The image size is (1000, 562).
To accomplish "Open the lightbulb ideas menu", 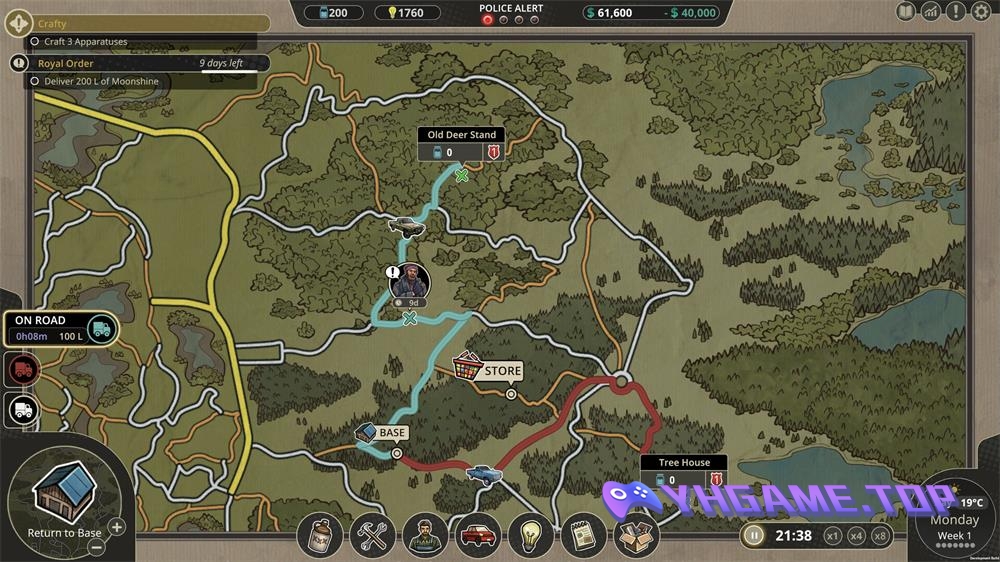I will [x=531, y=537].
